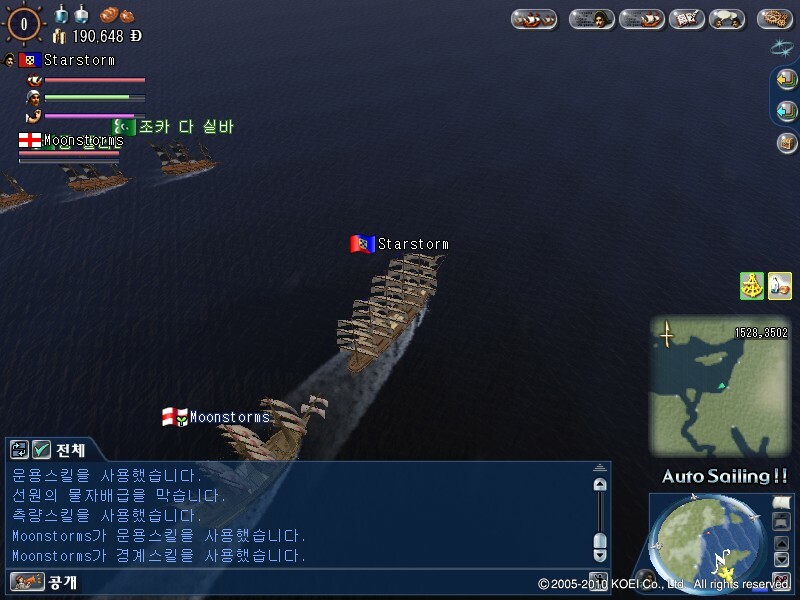Open the fleet menu with three ships
Screen dimensions: 800x600
tap(534, 19)
